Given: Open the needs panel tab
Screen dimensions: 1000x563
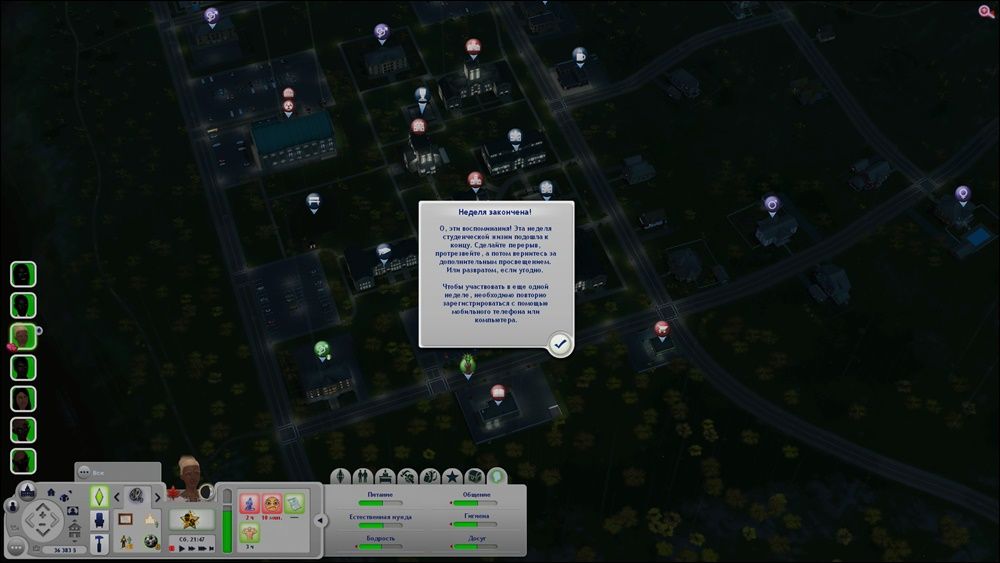Looking at the screenshot, I should [497, 476].
